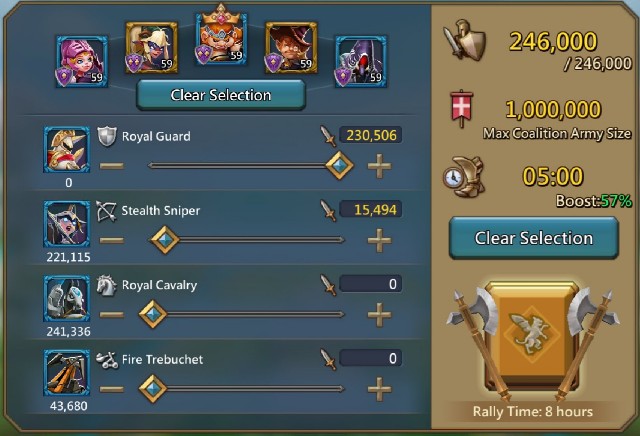Tap the Fire Trebuchet unit icon

pyautogui.click(x=67, y=372)
